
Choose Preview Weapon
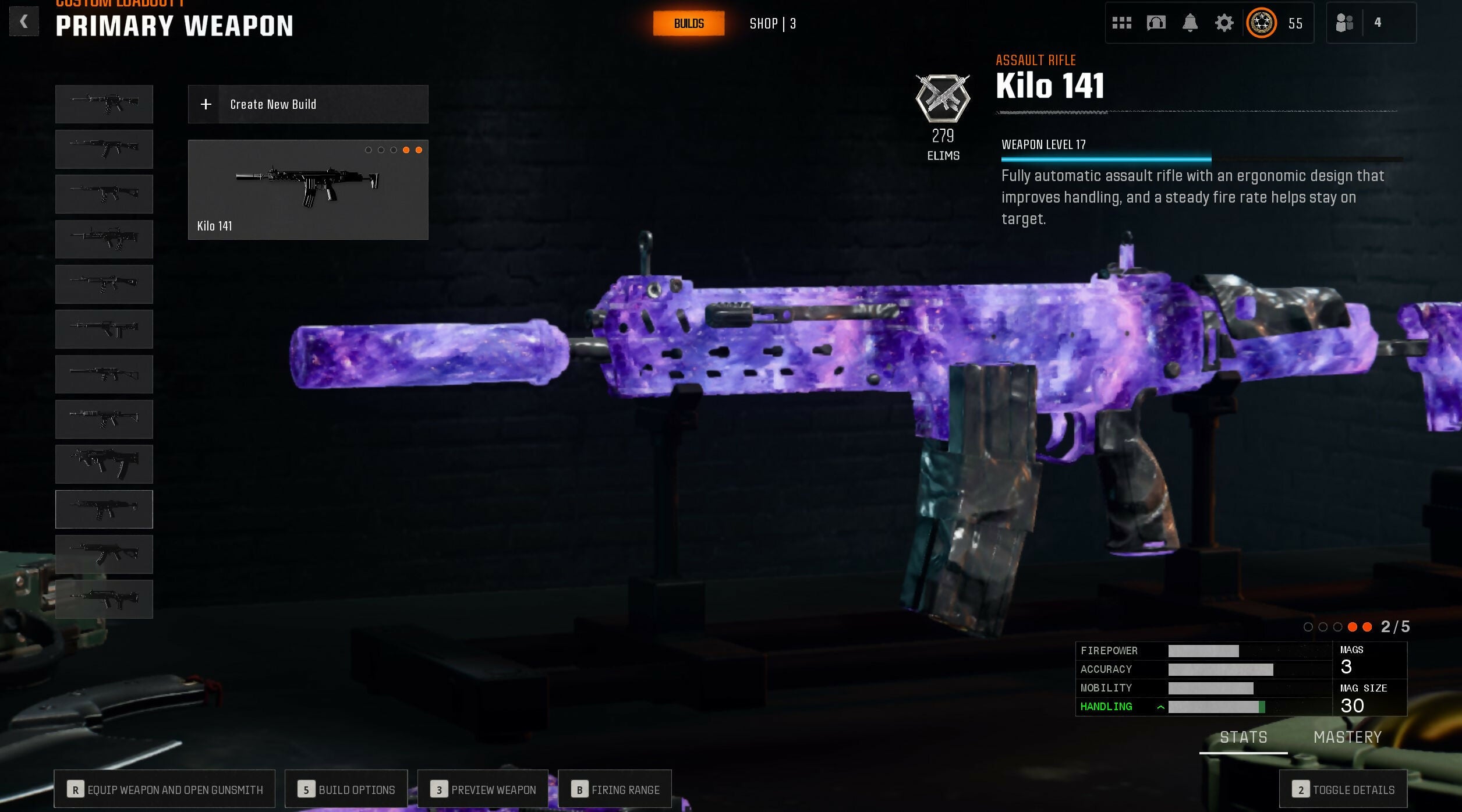[483, 789]
